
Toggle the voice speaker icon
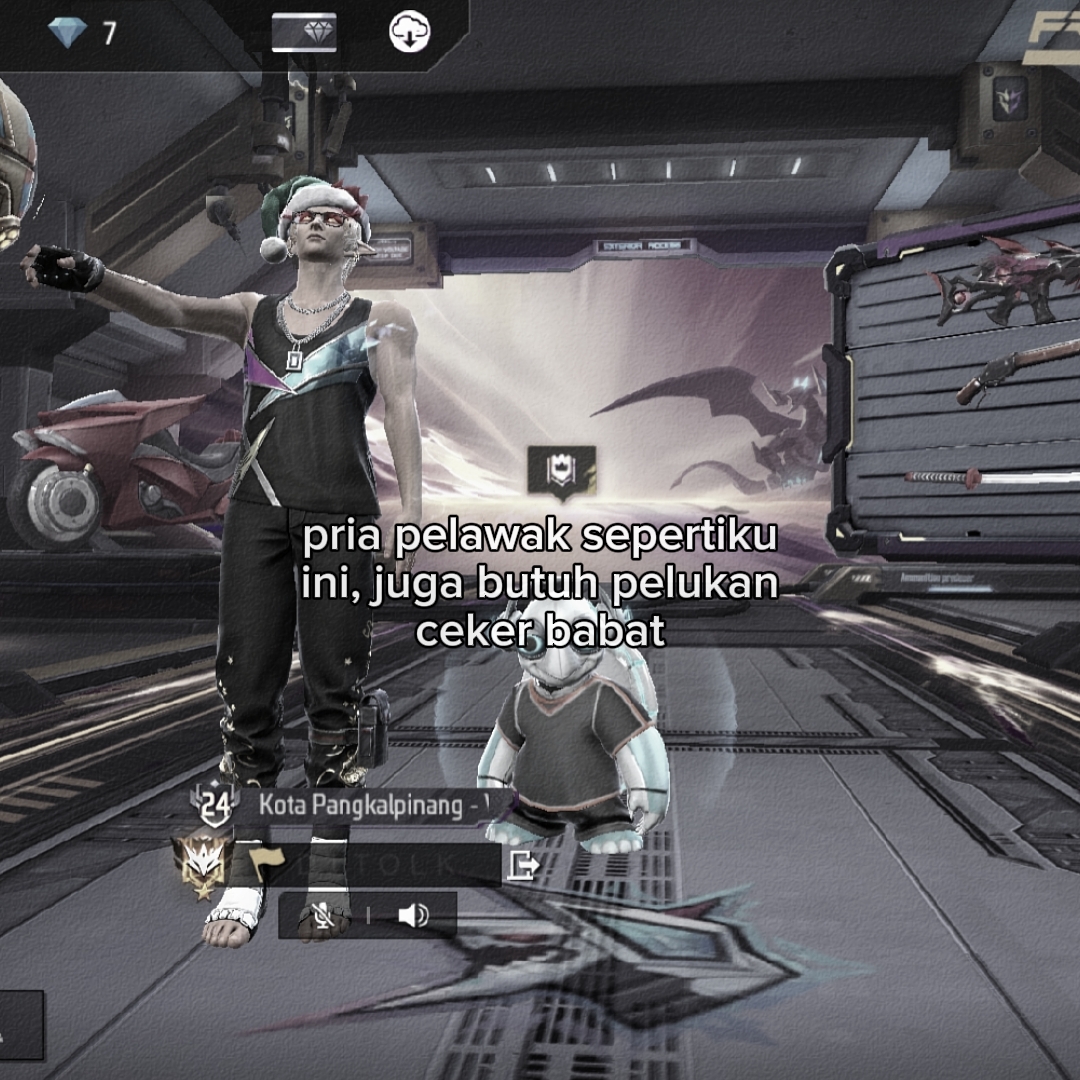[413, 915]
